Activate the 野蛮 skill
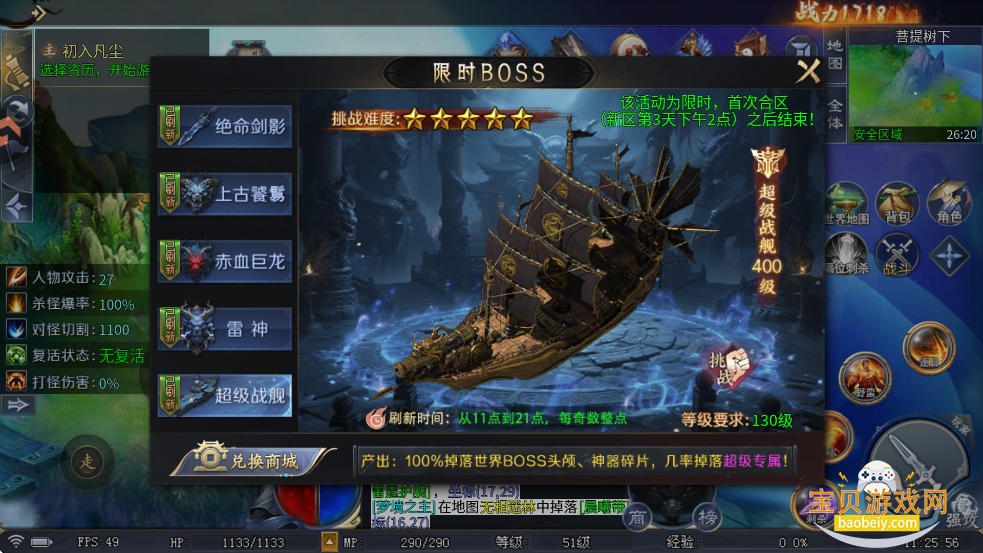The image size is (983, 553). (x=864, y=380)
